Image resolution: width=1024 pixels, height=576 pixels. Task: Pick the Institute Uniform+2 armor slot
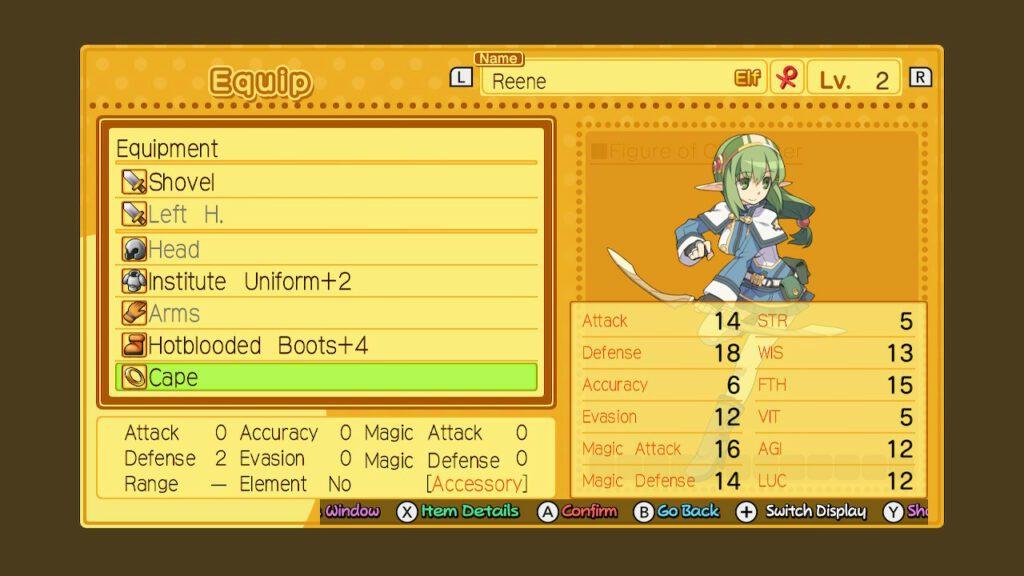tap(326, 281)
